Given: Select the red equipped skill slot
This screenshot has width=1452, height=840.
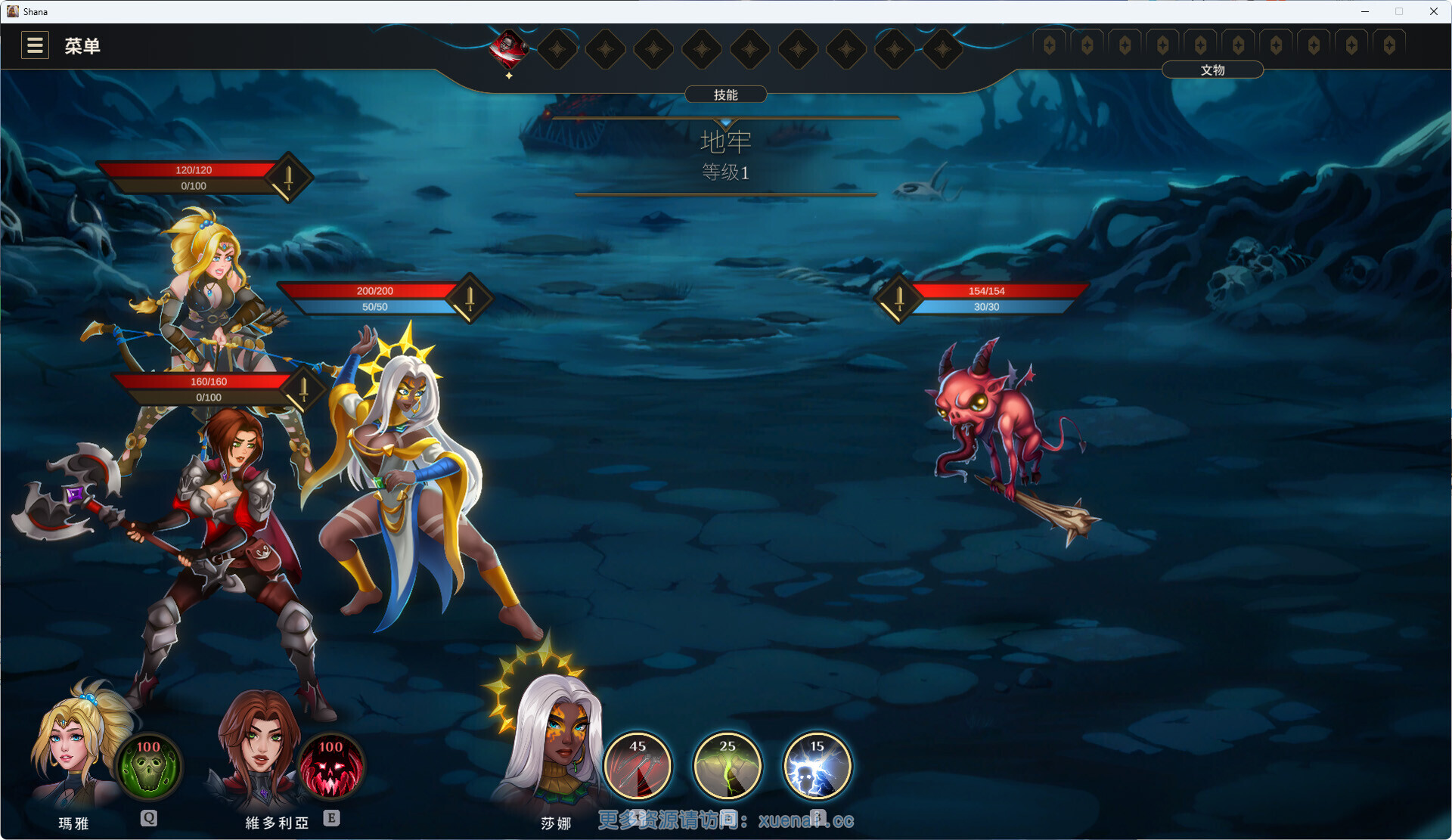Looking at the screenshot, I should (509, 48).
